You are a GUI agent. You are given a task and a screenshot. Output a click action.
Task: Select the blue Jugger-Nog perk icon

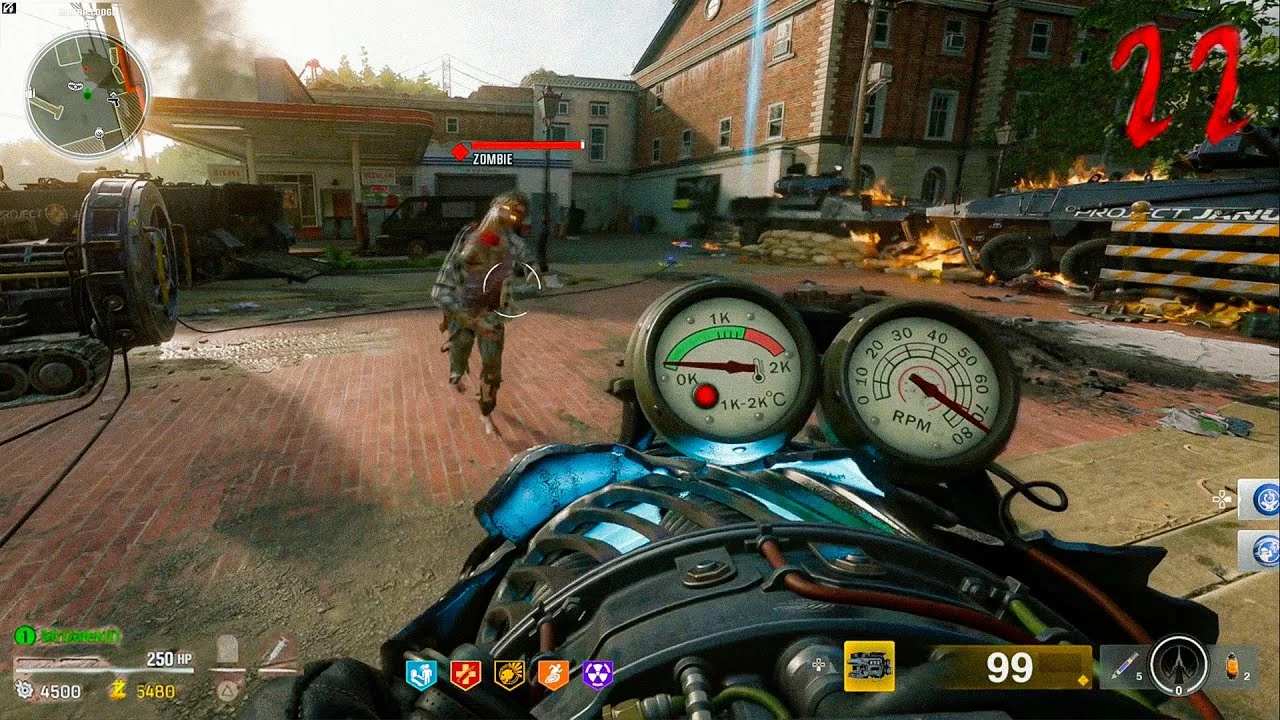pos(421,671)
